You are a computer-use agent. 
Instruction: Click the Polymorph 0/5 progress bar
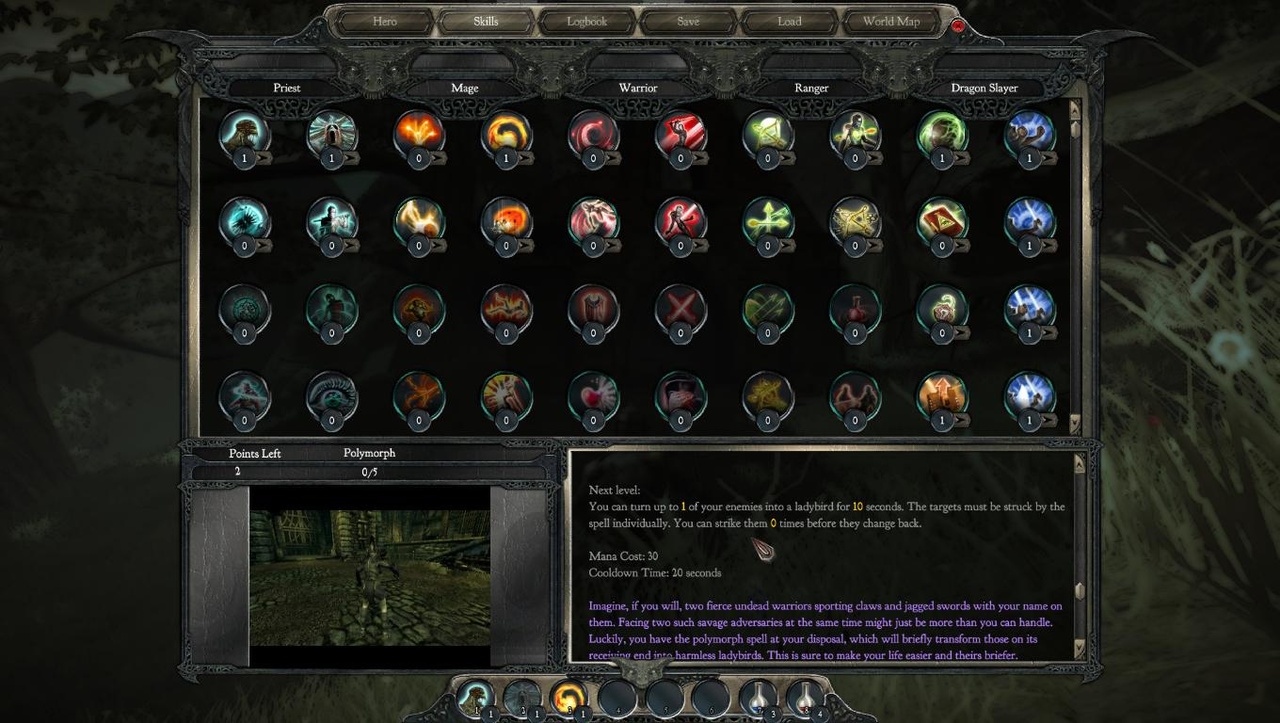click(369, 471)
